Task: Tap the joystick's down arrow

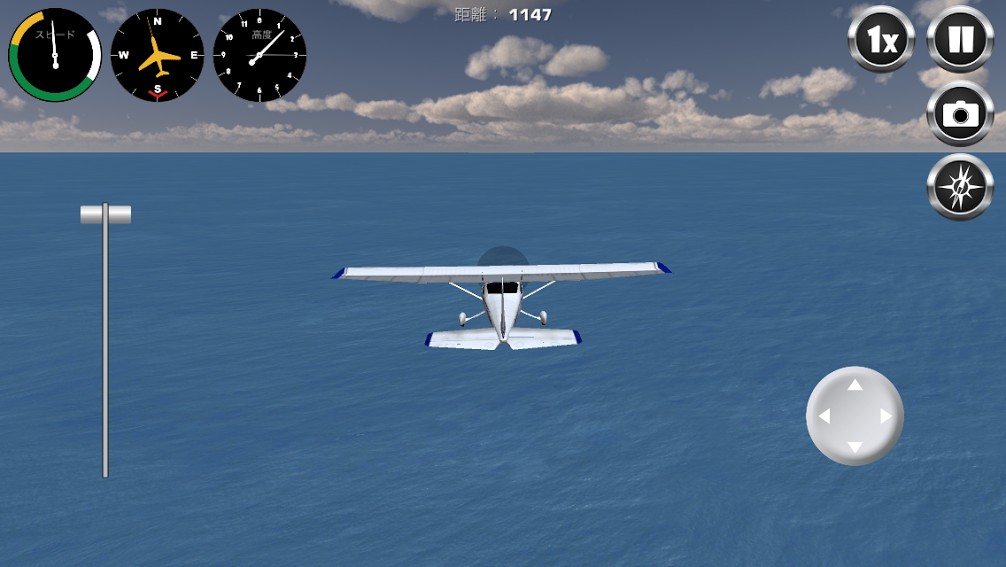Action: (855, 446)
